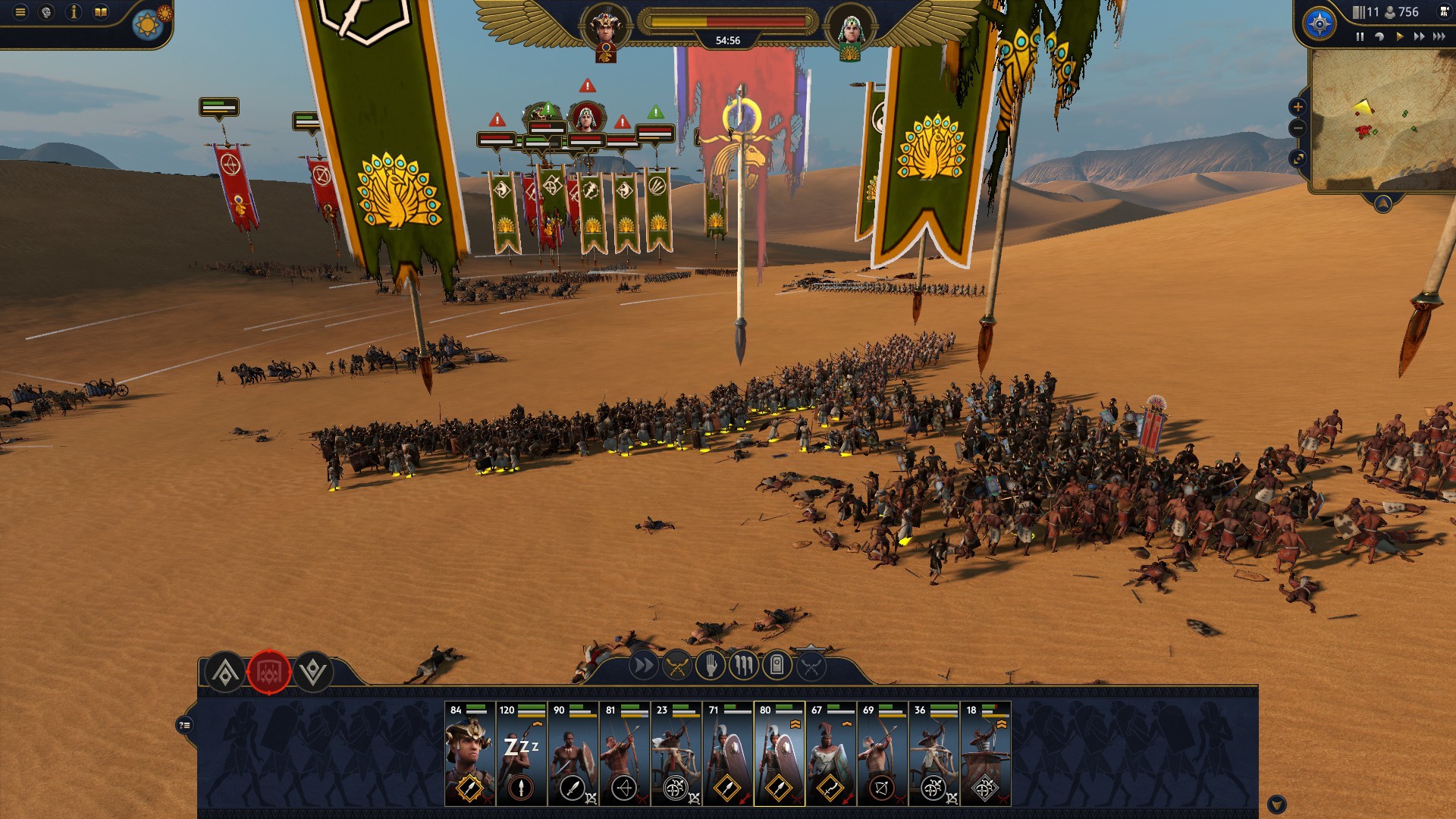Set battle speed to double fast-forward
The image size is (1456, 819).
(1419, 36)
